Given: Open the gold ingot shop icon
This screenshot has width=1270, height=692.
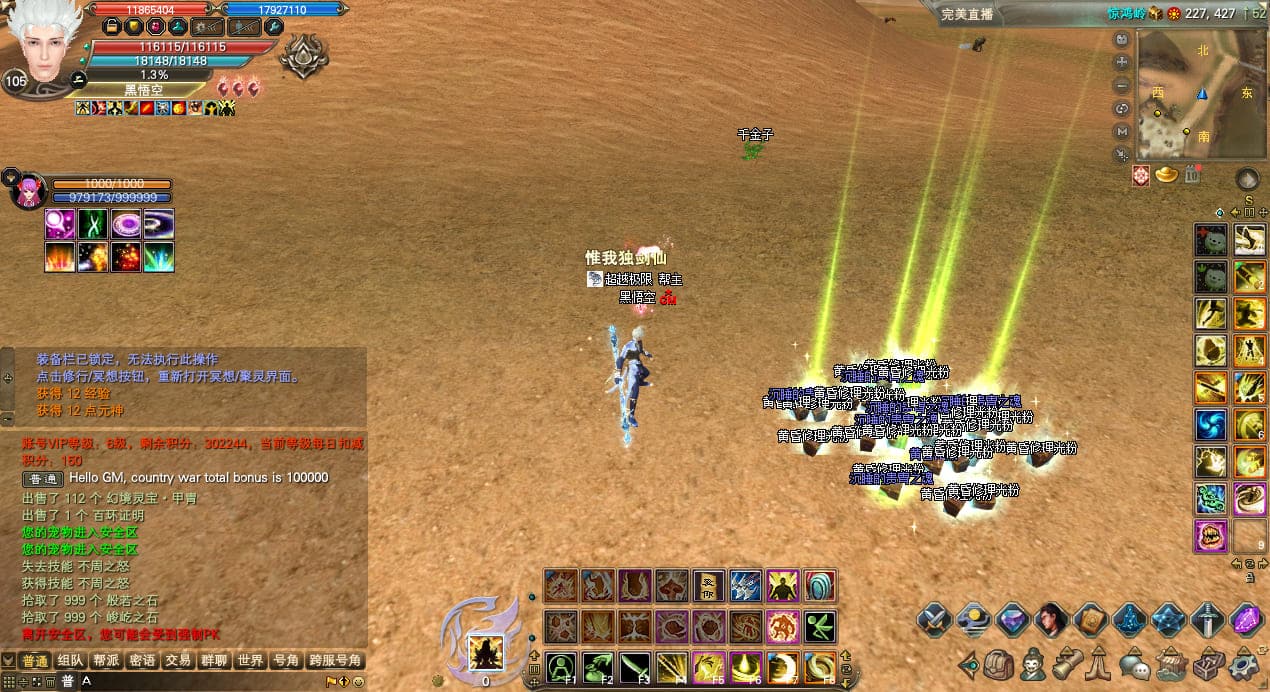Looking at the screenshot, I should pyautogui.click(x=1166, y=175).
